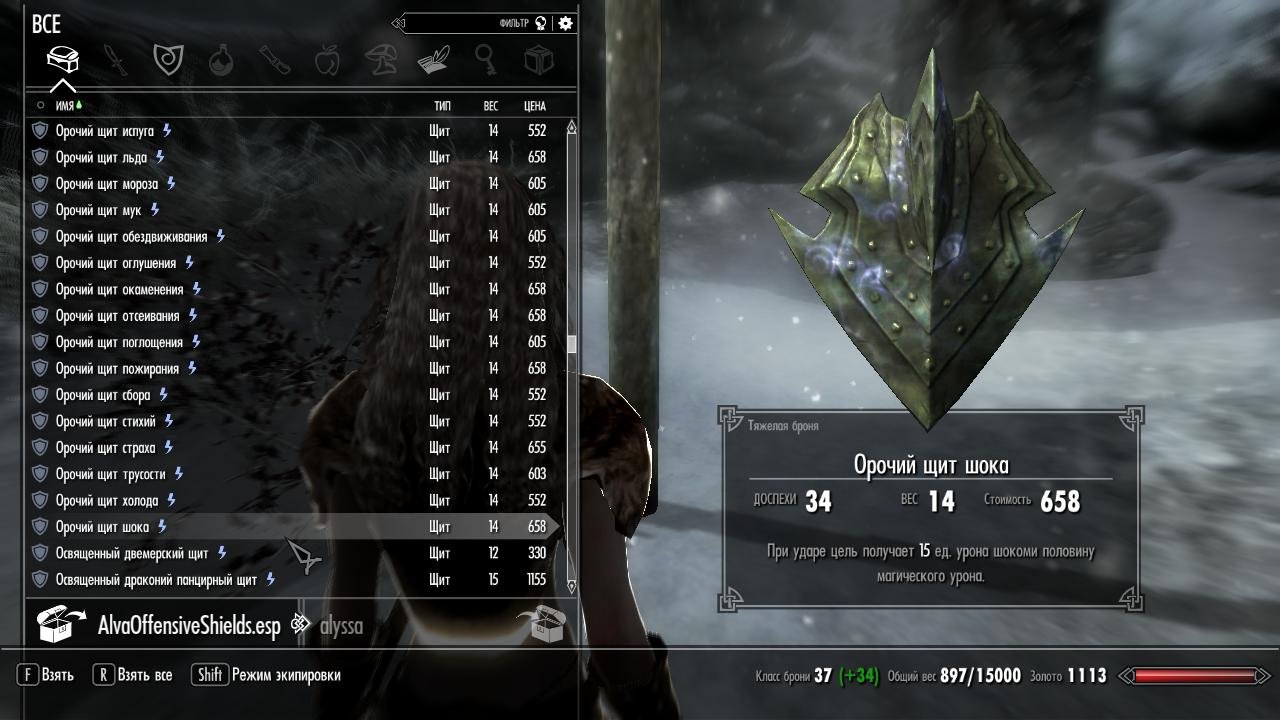Open the ingredients mushroom category icon
1280x720 pixels.
click(x=380, y=58)
